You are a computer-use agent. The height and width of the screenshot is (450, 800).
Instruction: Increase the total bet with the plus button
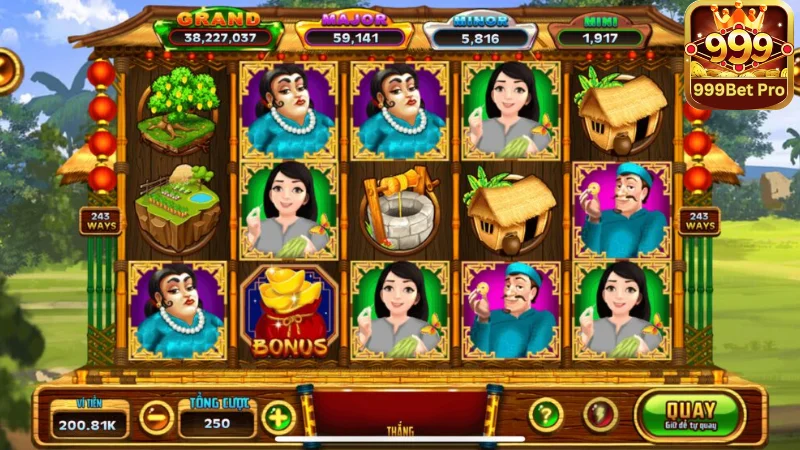[x=278, y=417]
